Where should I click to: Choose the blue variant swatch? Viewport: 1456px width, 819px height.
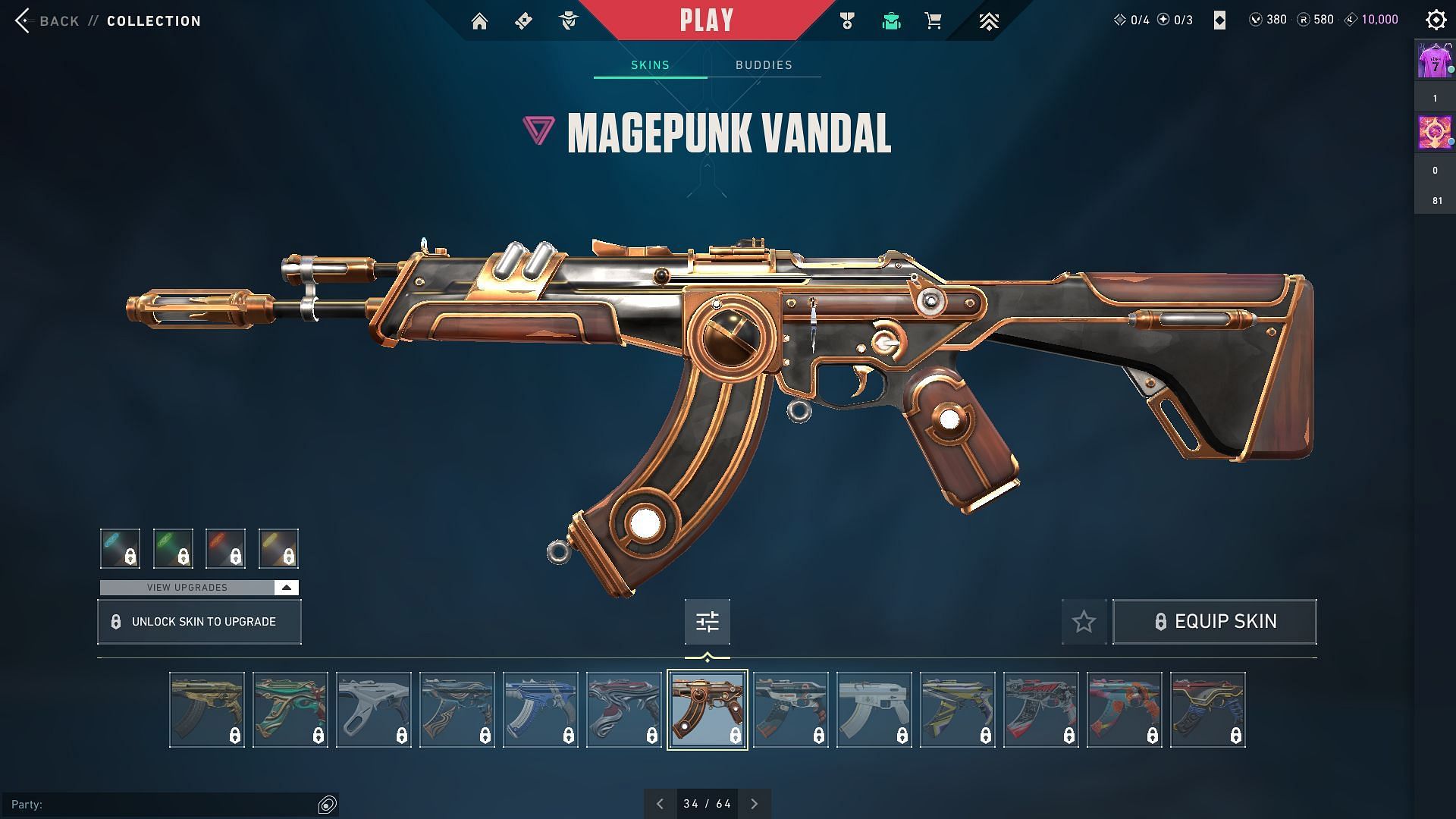(120, 548)
